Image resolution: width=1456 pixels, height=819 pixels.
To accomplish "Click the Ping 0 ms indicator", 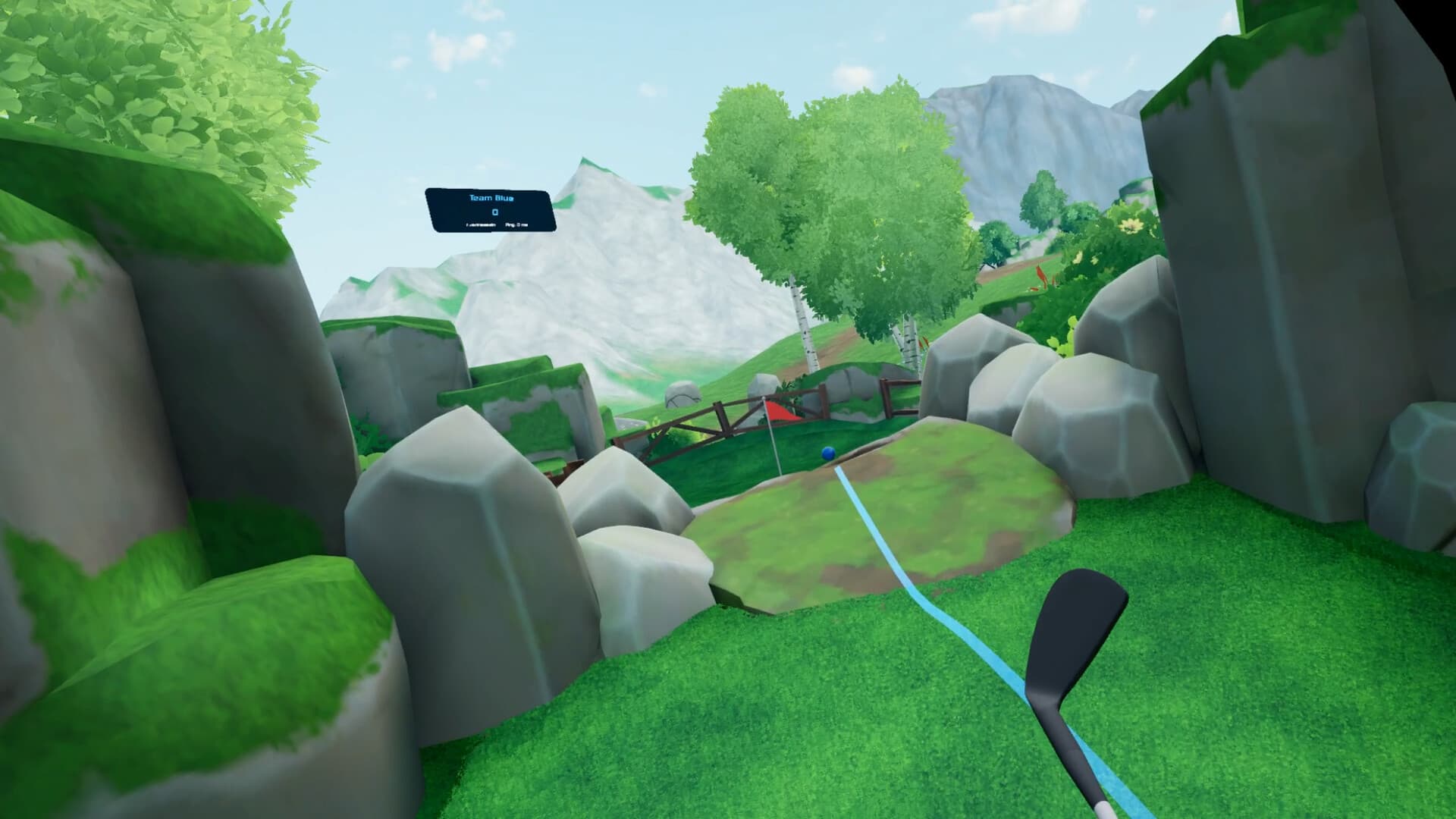I will (516, 225).
